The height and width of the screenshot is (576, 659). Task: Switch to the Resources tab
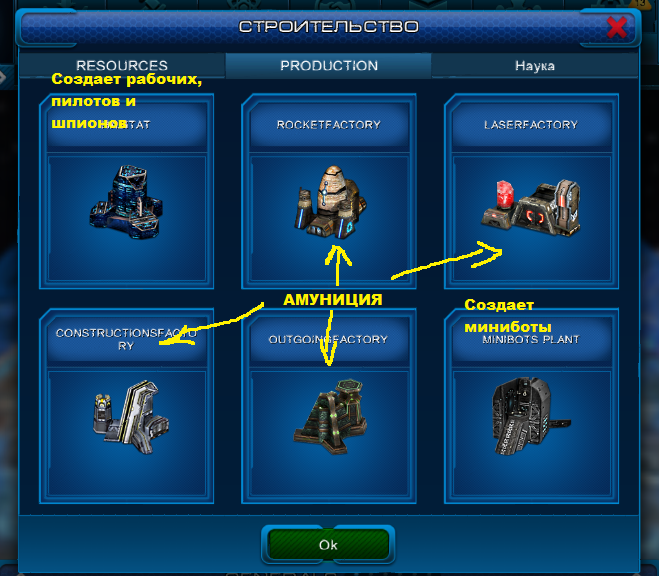[x=122, y=66]
